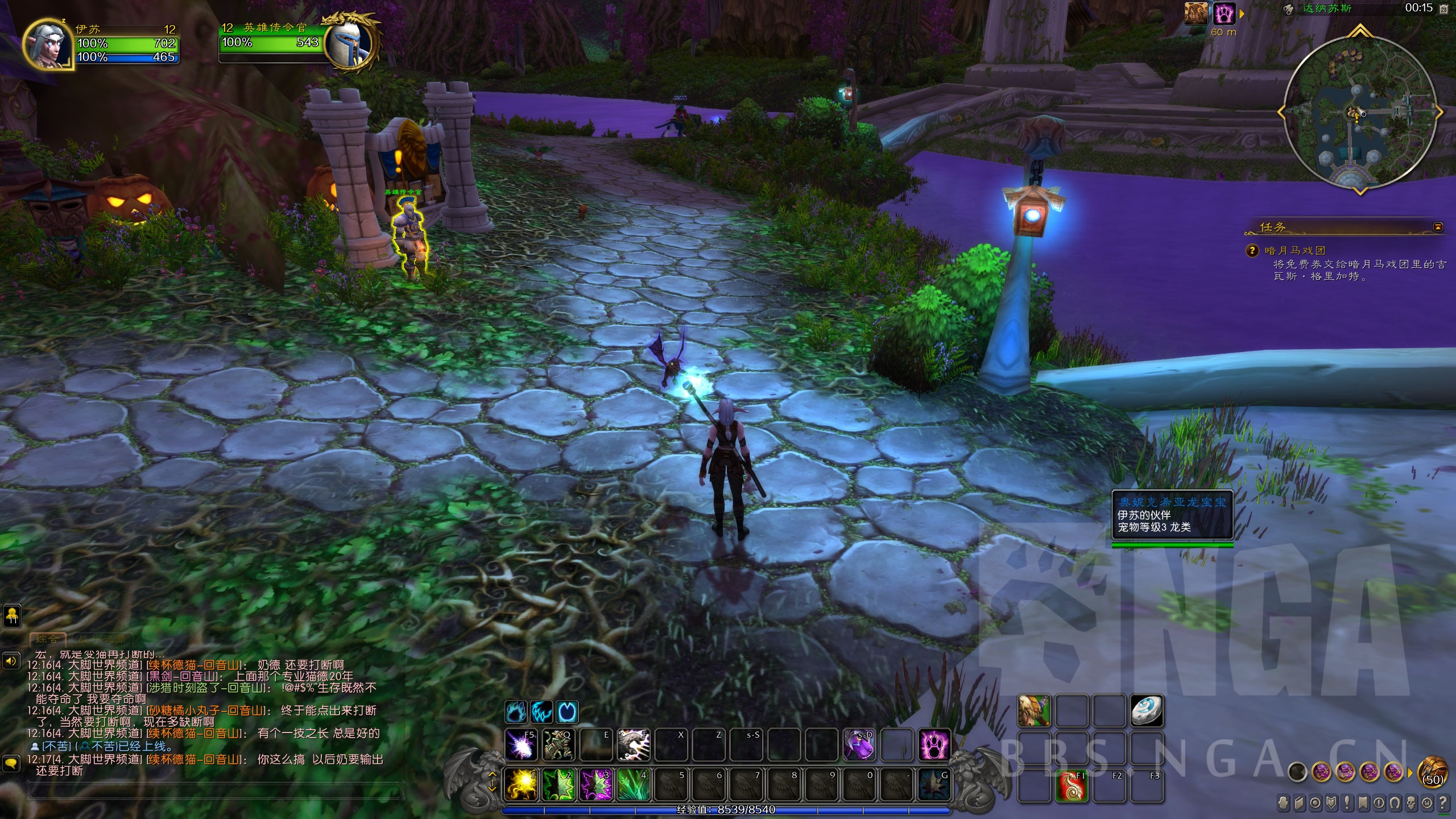Open the spellbook micro button

(x=1300, y=804)
